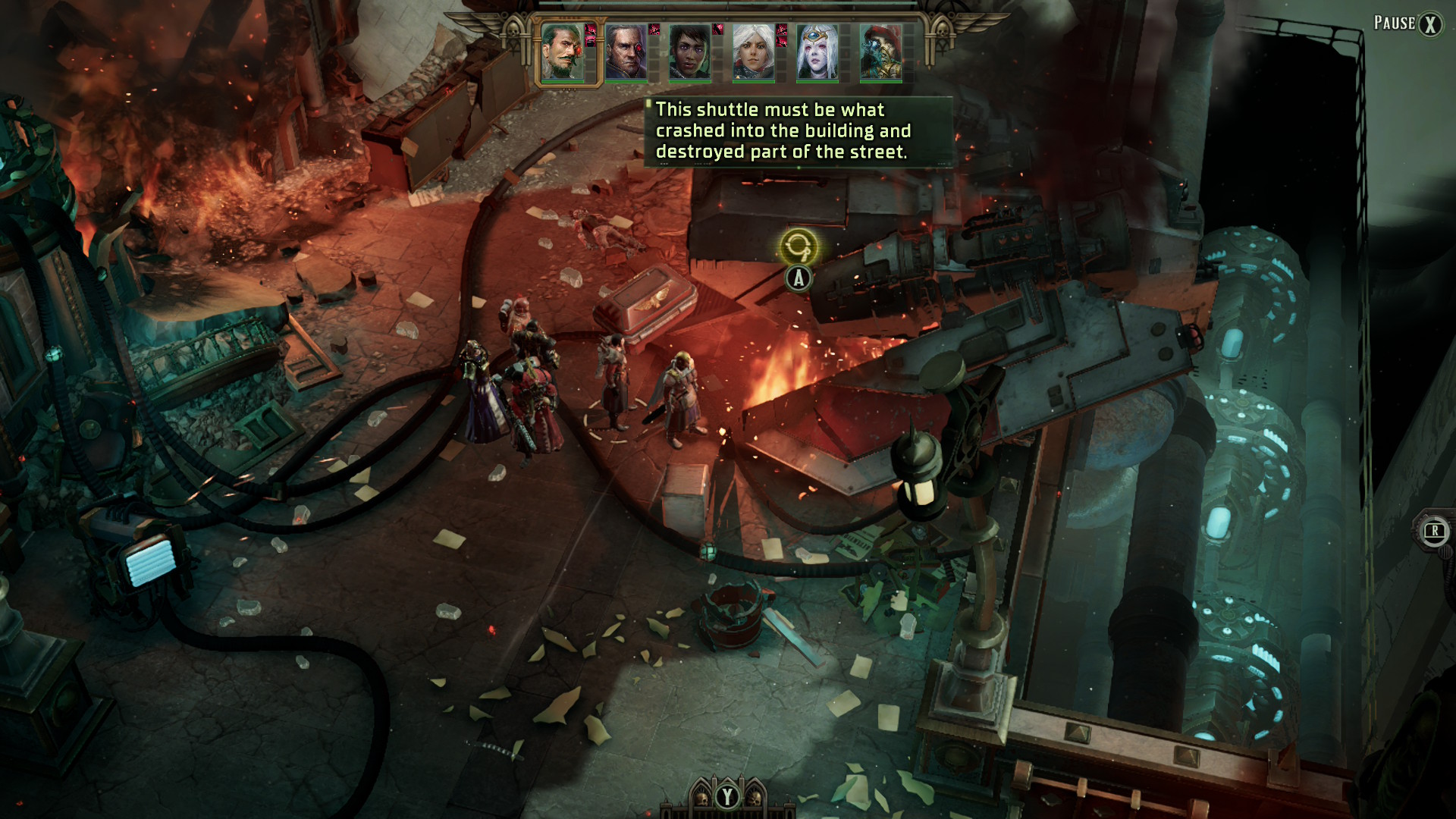Screen dimensions: 1456x819
Task: Choose the dark-haired woman's party portrait
Action: 689,52
